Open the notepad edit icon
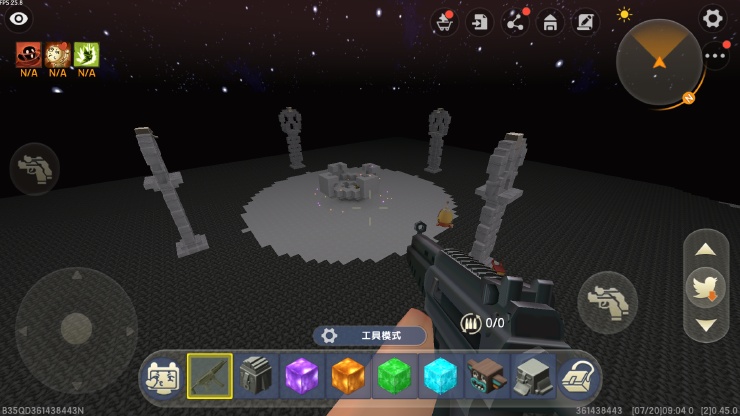Screen dimensions: 740x416 [x=585, y=22]
